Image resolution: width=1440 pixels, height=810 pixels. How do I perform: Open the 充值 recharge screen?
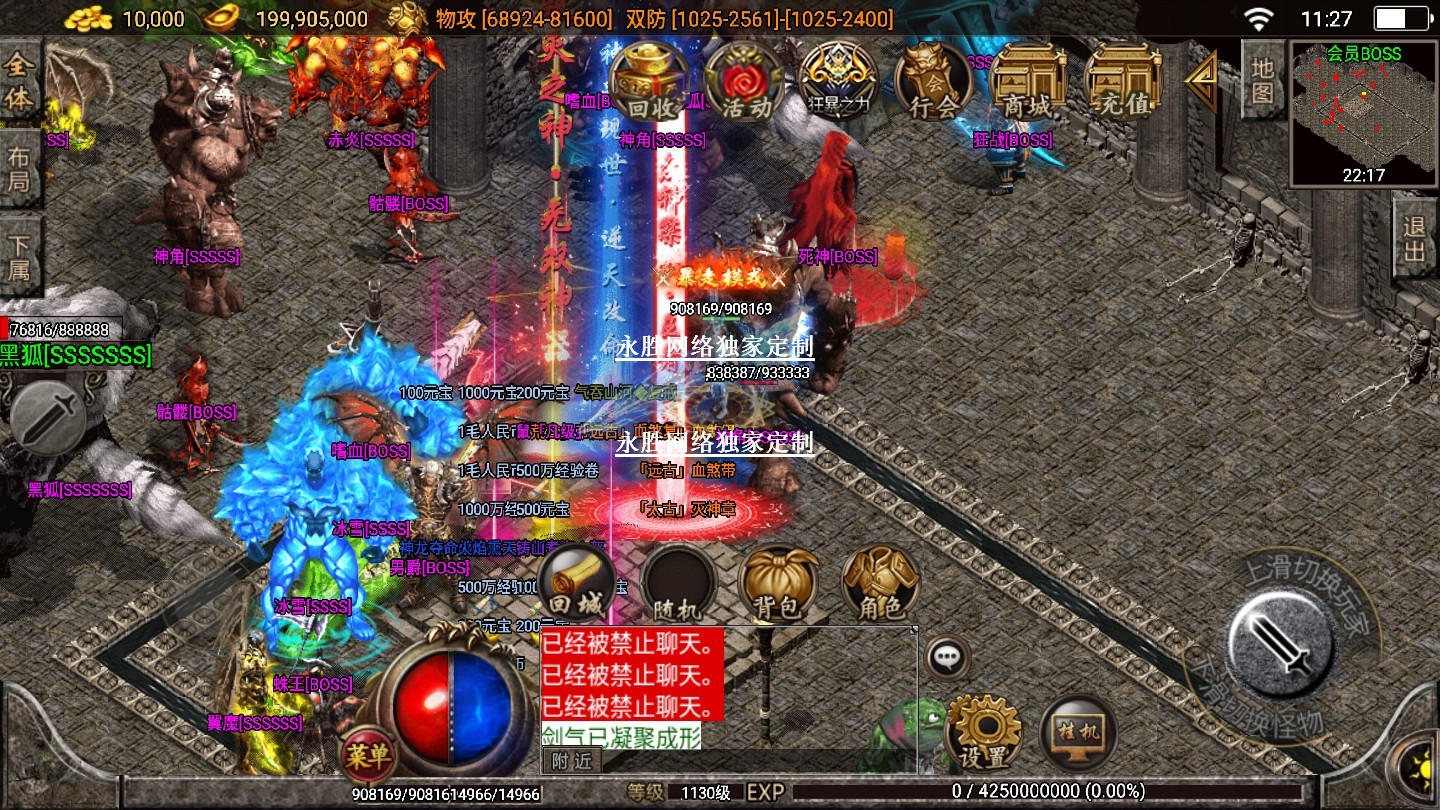[1122, 82]
